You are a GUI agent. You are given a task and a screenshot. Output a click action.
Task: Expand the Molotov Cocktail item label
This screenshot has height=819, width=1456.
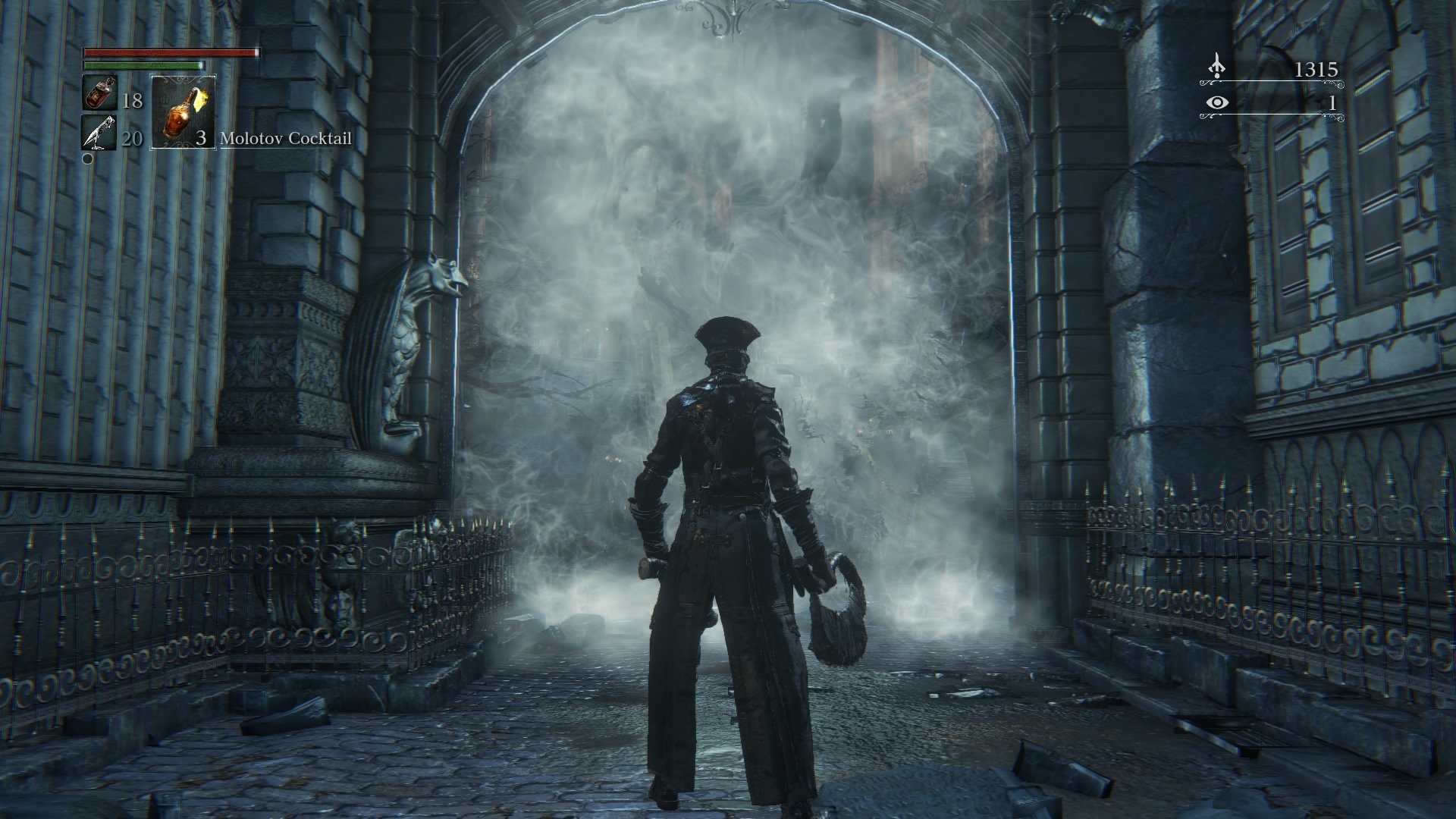(286, 139)
